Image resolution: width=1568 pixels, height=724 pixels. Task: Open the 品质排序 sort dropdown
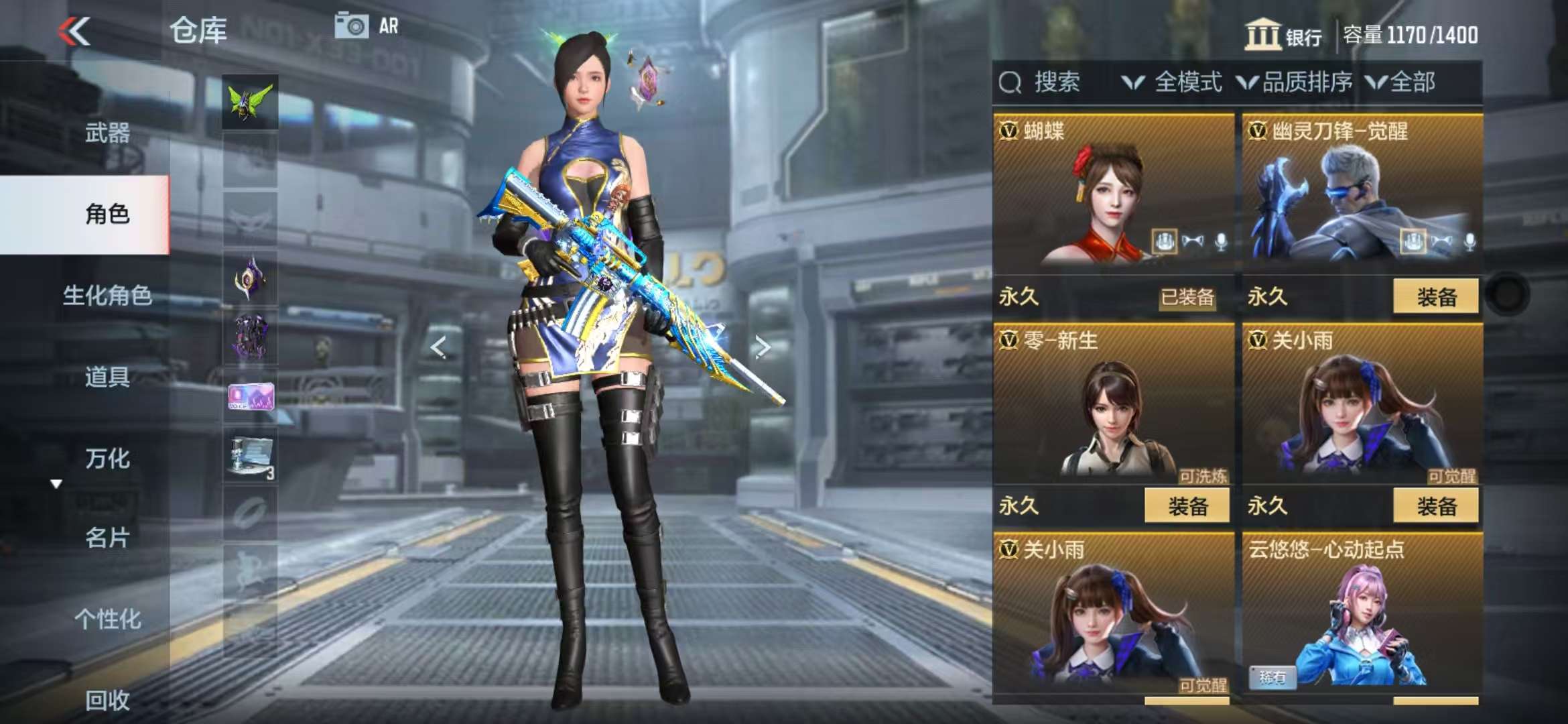point(1295,82)
